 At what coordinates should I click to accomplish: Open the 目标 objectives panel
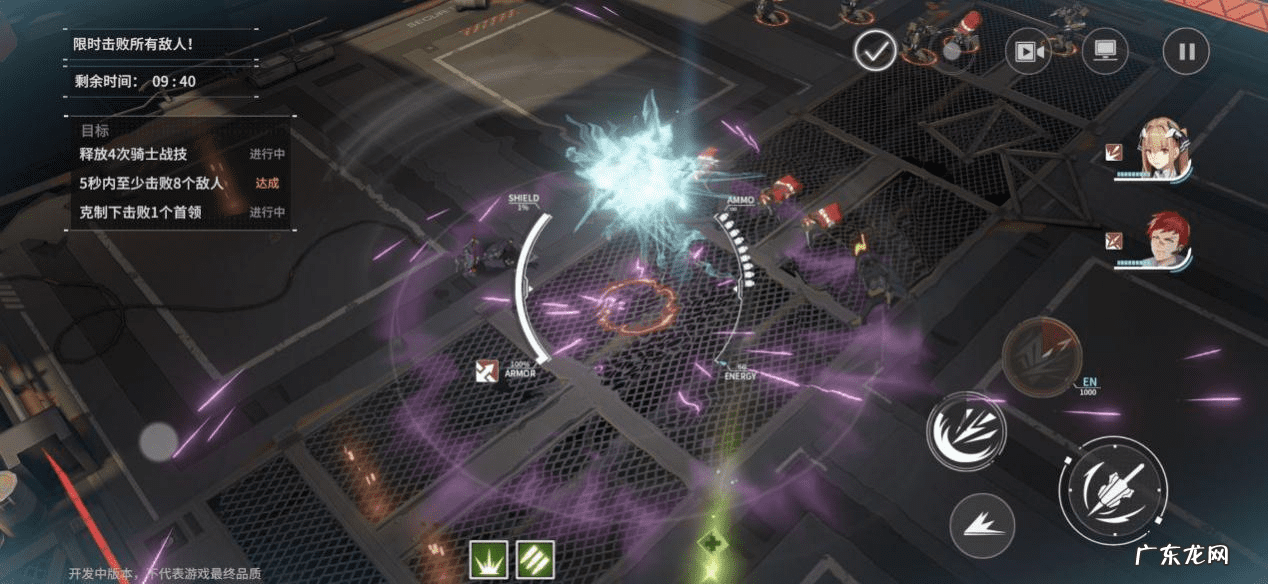click(x=95, y=130)
